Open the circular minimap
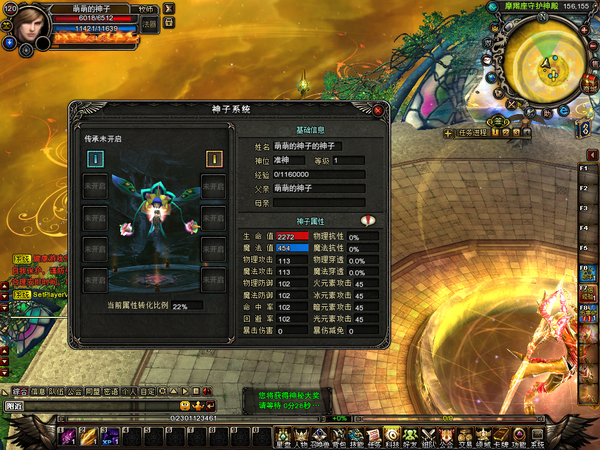 549,64
